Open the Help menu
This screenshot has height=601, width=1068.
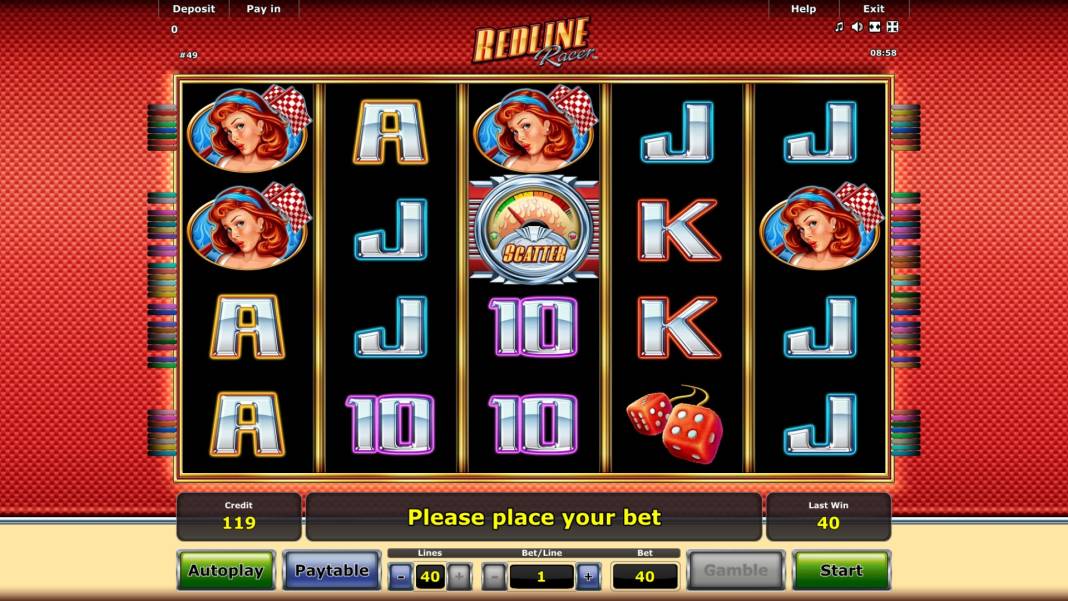click(803, 9)
